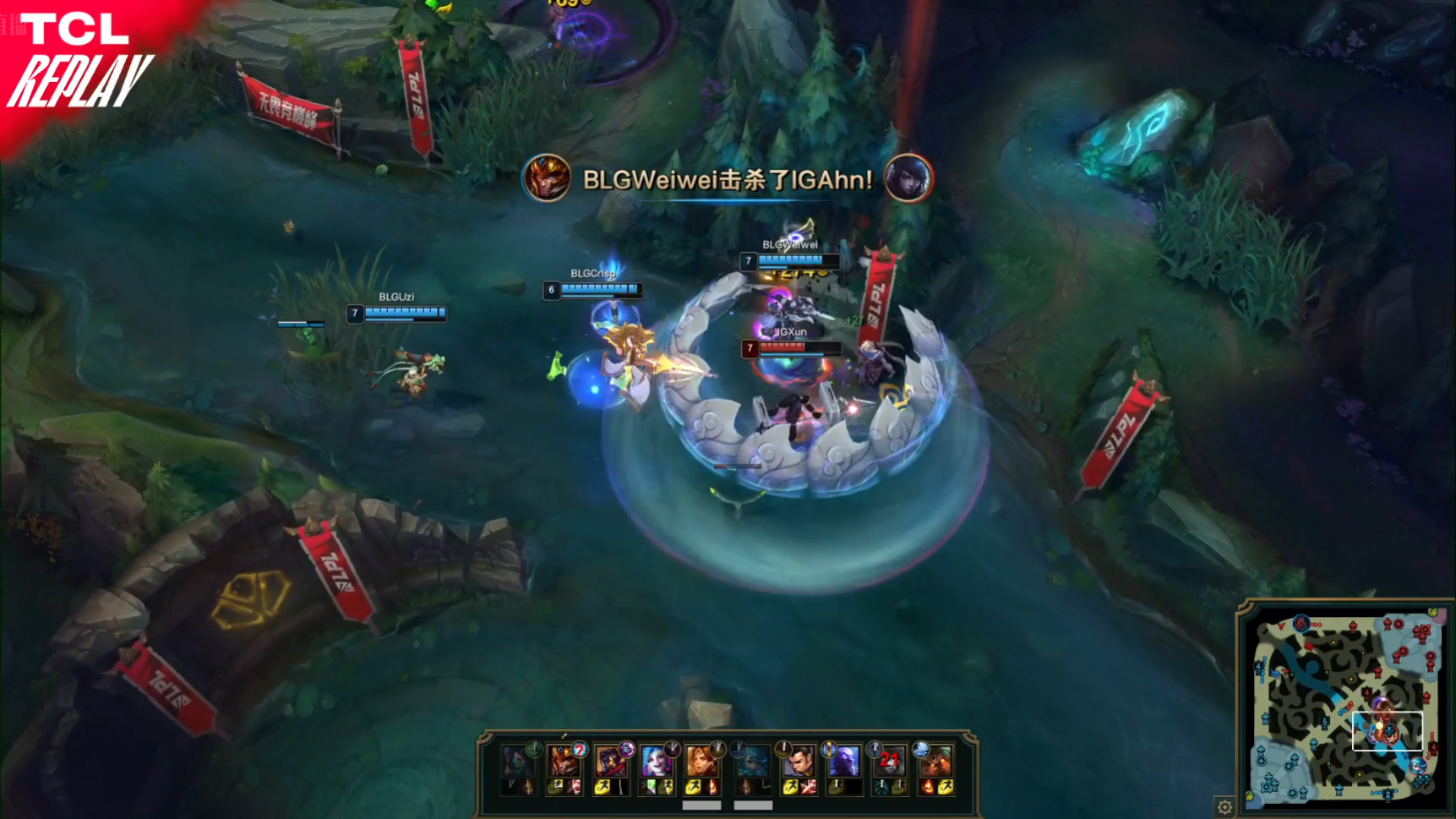
Task: Select the dead champion showing 21 timer
Action: (x=889, y=762)
